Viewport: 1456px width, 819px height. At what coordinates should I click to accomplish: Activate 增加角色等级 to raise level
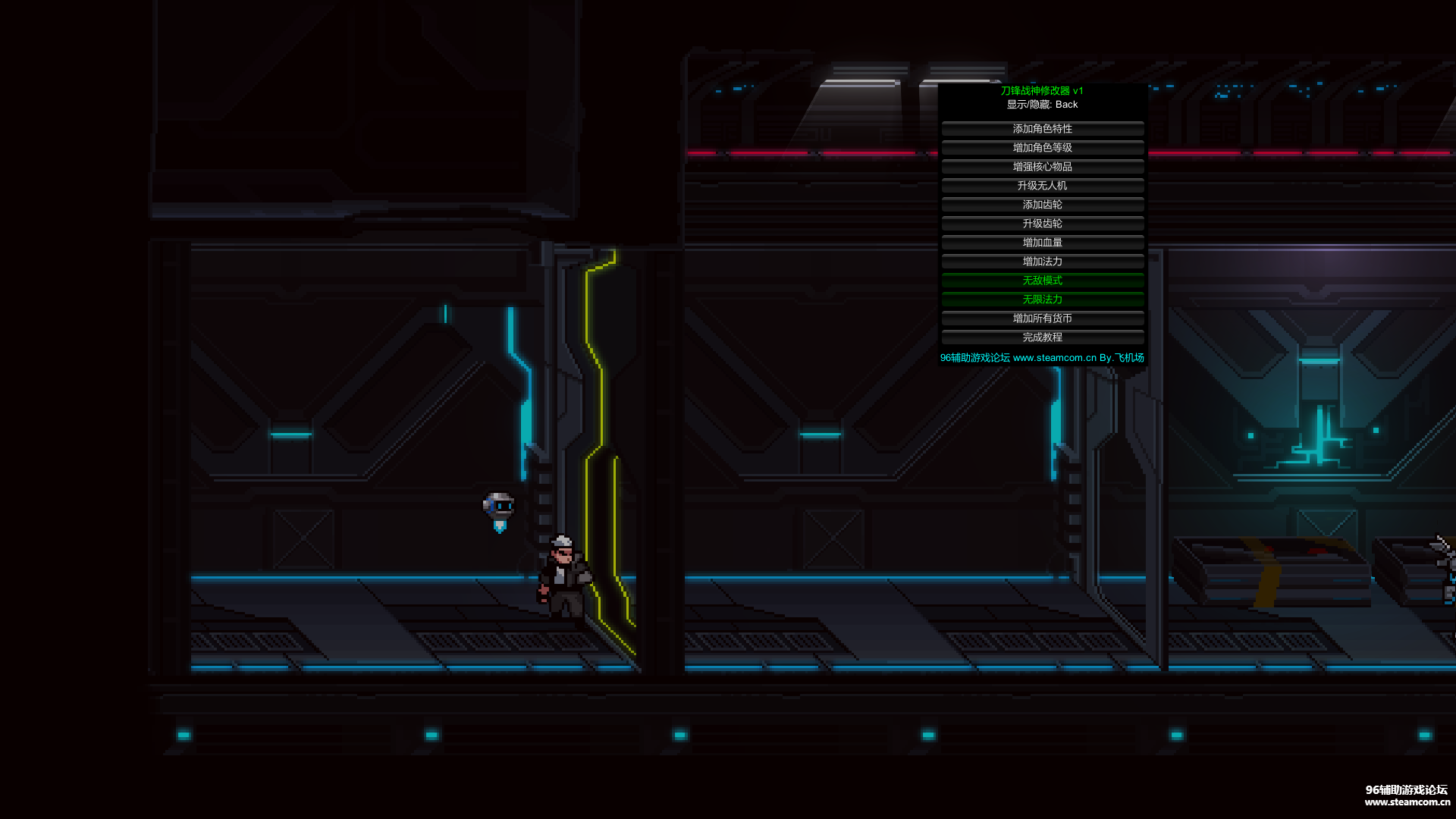[x=1042, y=148]
